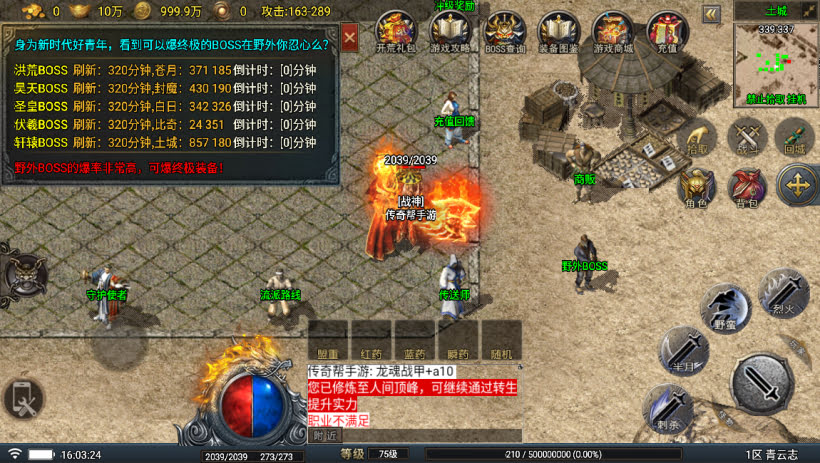Activate the 半月 sword skill
The height and width of the screenshot is (463, 820).
point(684,353)
